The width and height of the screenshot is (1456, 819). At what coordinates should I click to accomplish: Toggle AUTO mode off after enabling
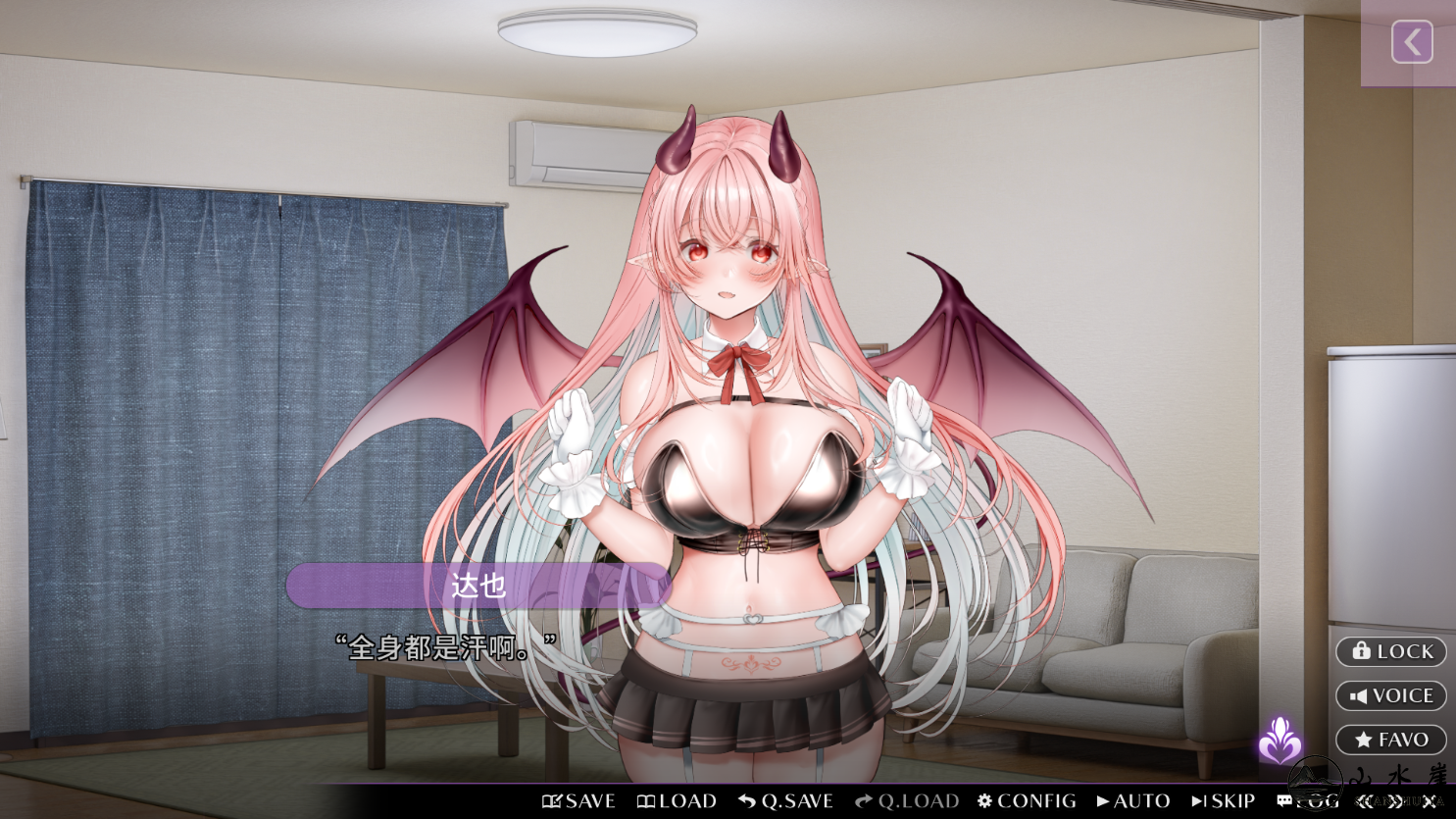1132,801
